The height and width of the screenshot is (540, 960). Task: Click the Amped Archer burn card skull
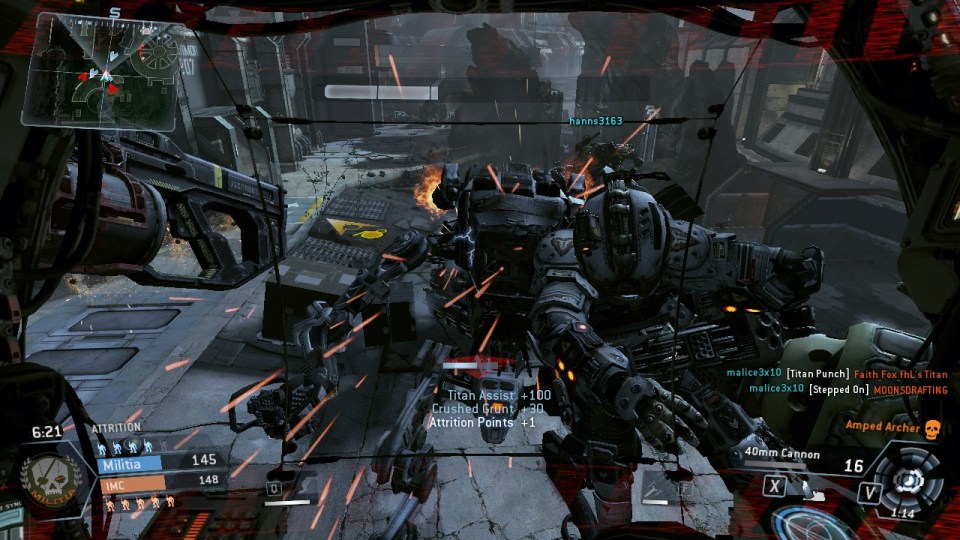932,428
